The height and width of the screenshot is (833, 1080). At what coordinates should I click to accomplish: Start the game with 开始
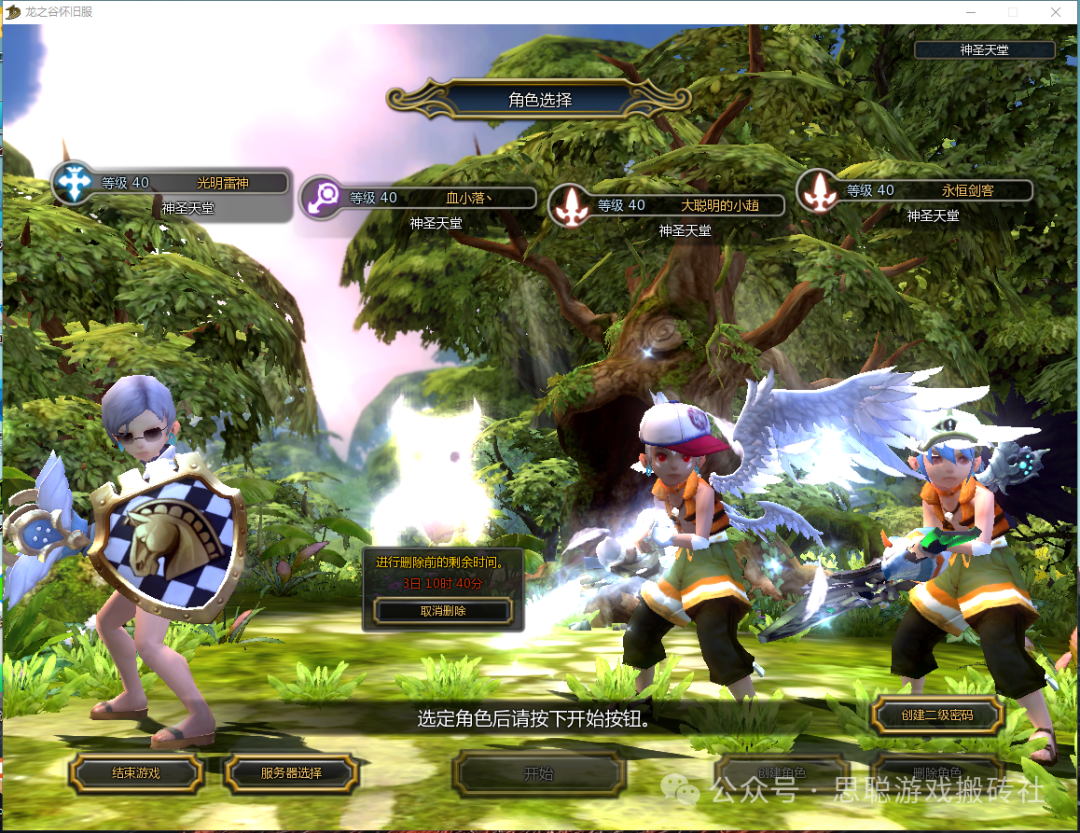click(x=539, y=773)
